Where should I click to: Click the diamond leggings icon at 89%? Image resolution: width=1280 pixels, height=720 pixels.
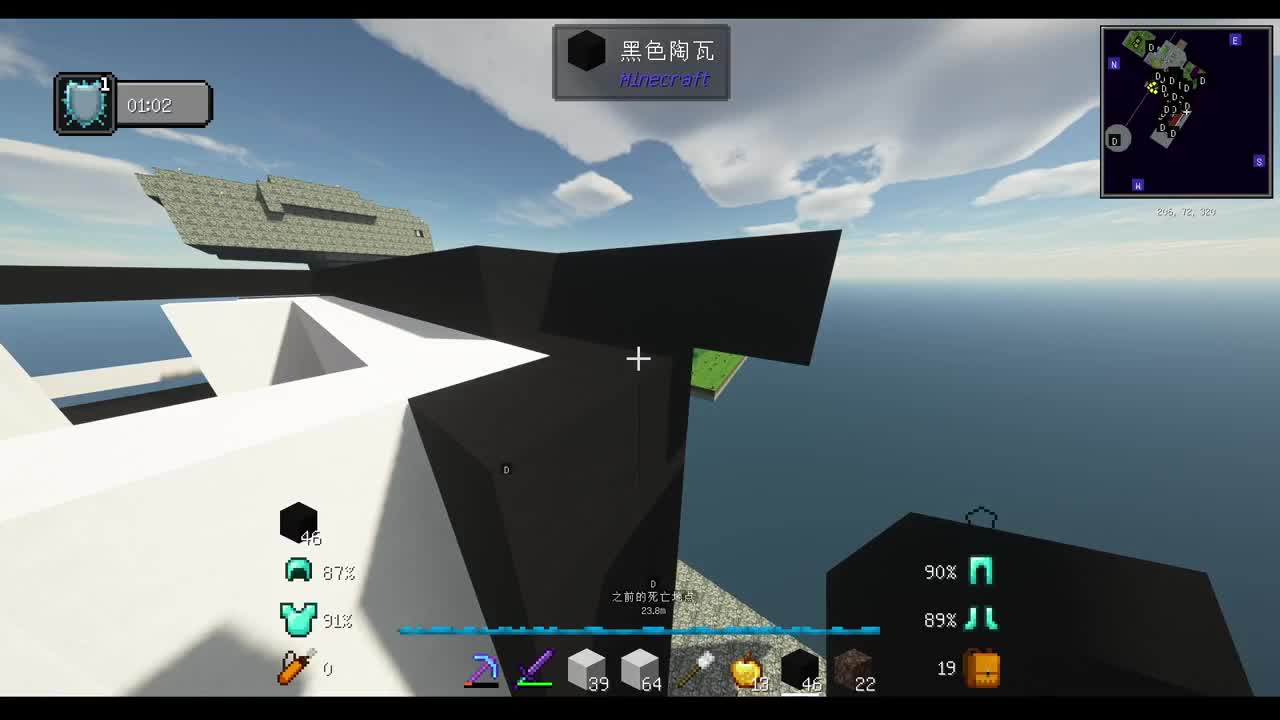[x=981, y=619]
